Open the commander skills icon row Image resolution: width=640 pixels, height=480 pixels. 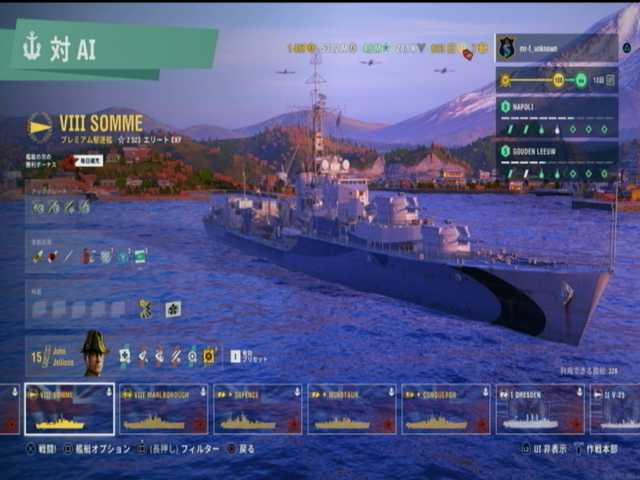pos(167,355)
